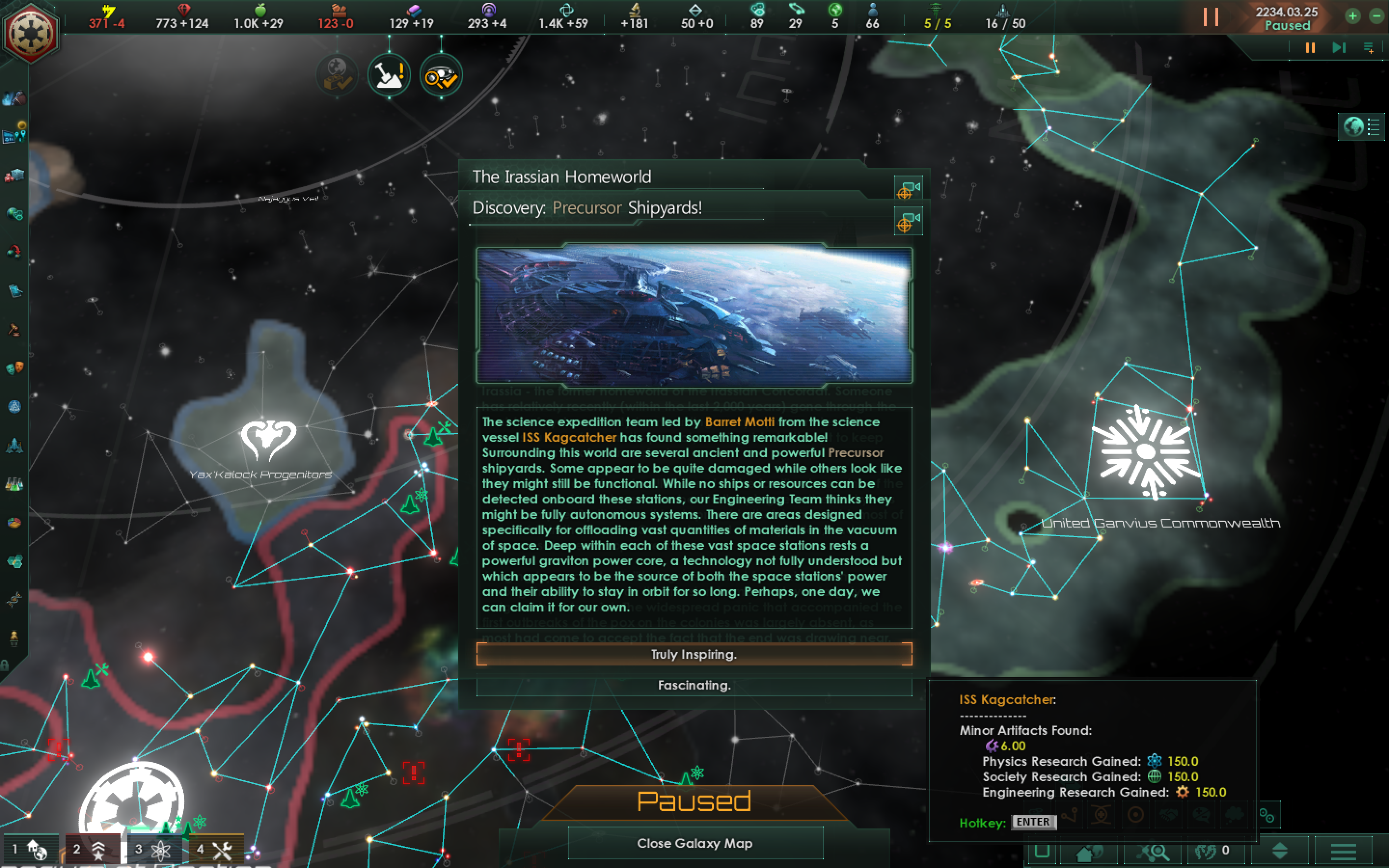Image resolution: width=1389 pixels, height=868 pixels.
Task: Click the 'Close Galaxy Map' button
Action: 694,843
